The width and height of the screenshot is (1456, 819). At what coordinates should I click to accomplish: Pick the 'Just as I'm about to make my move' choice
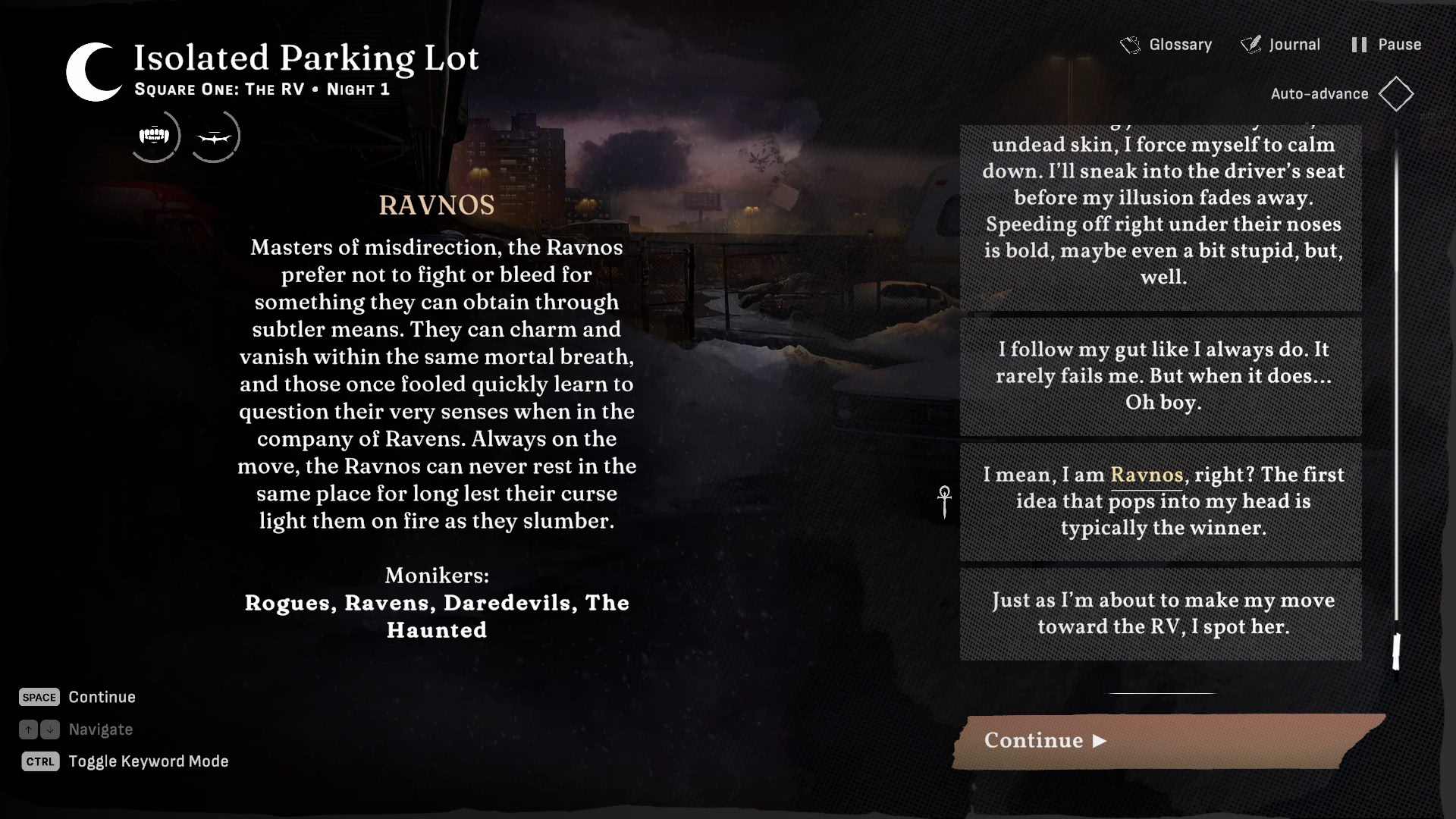(1160, 613)
